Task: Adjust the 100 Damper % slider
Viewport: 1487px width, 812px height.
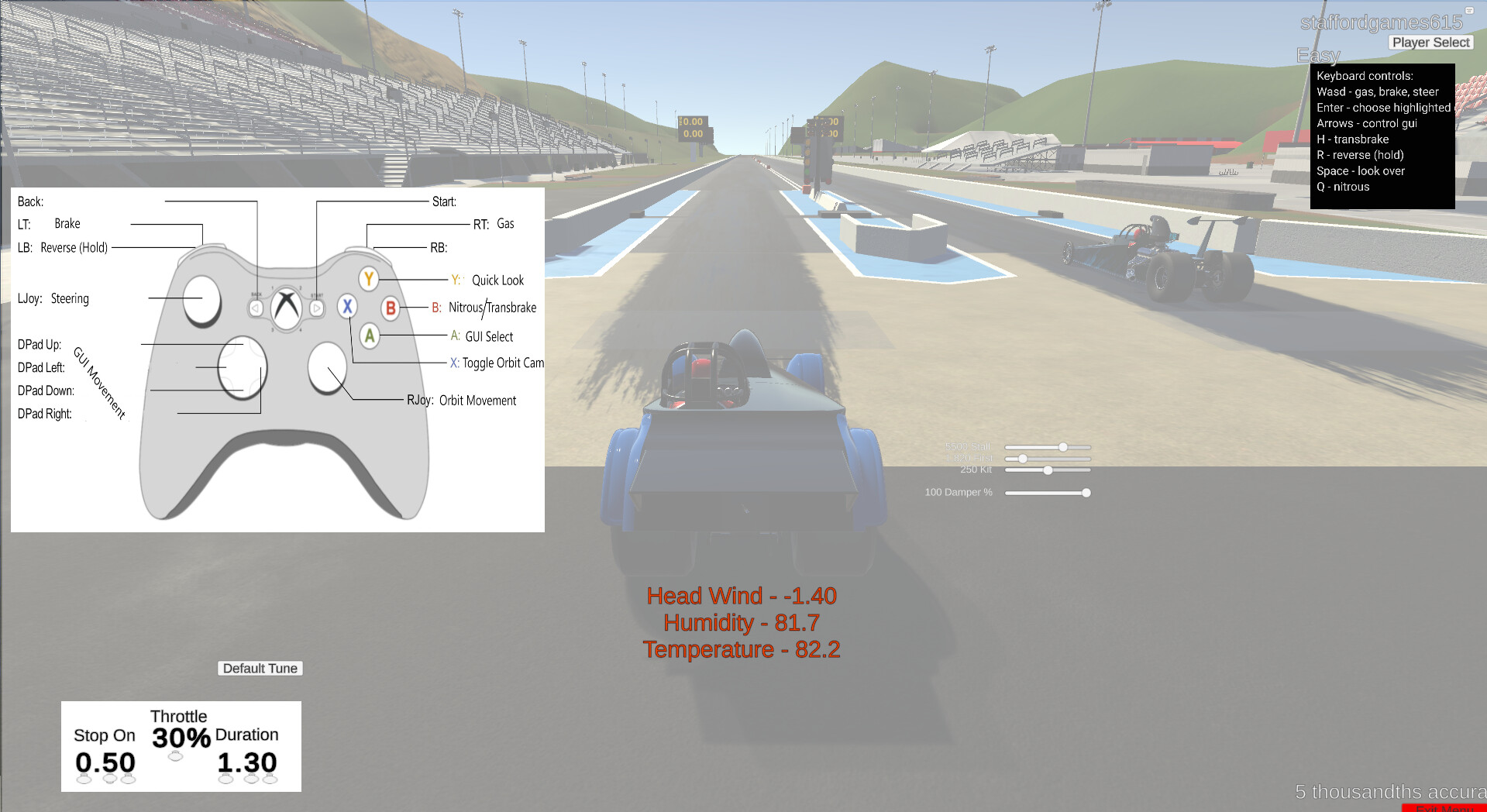Action: pos(1086,493)
